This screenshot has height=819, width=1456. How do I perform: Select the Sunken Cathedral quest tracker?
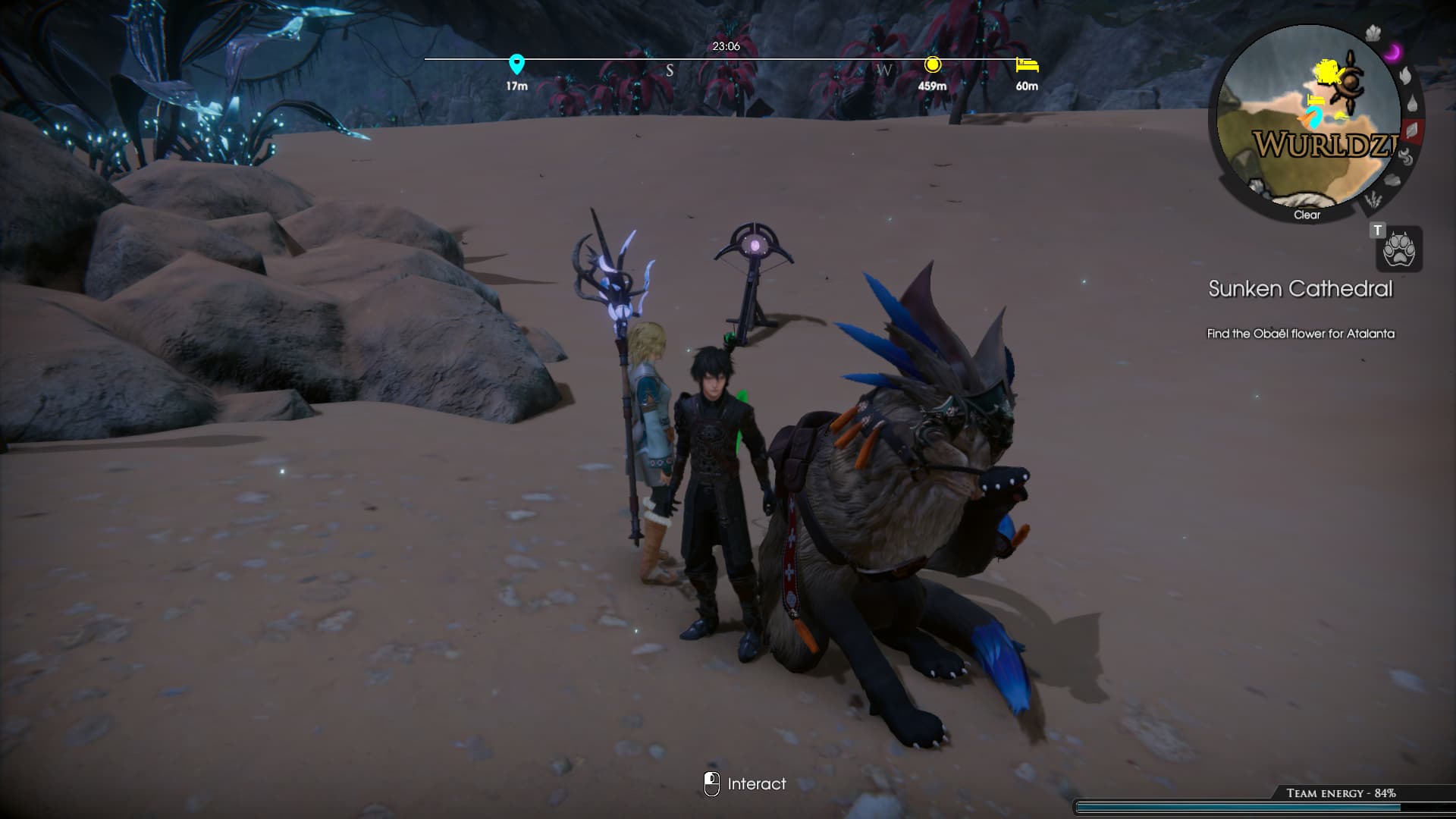coord(1300,289)
